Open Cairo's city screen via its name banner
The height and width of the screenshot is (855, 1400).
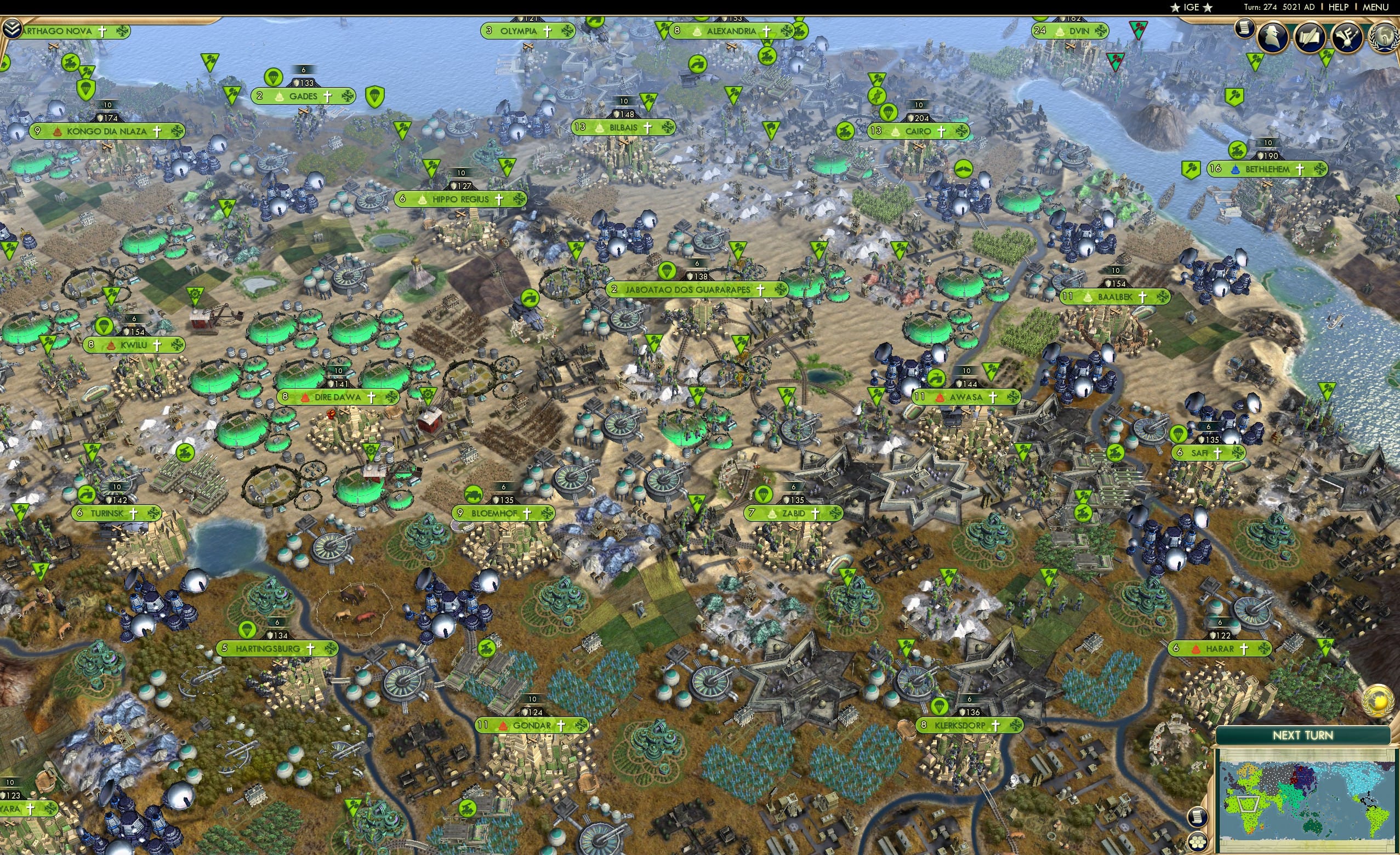coord(918,130)
